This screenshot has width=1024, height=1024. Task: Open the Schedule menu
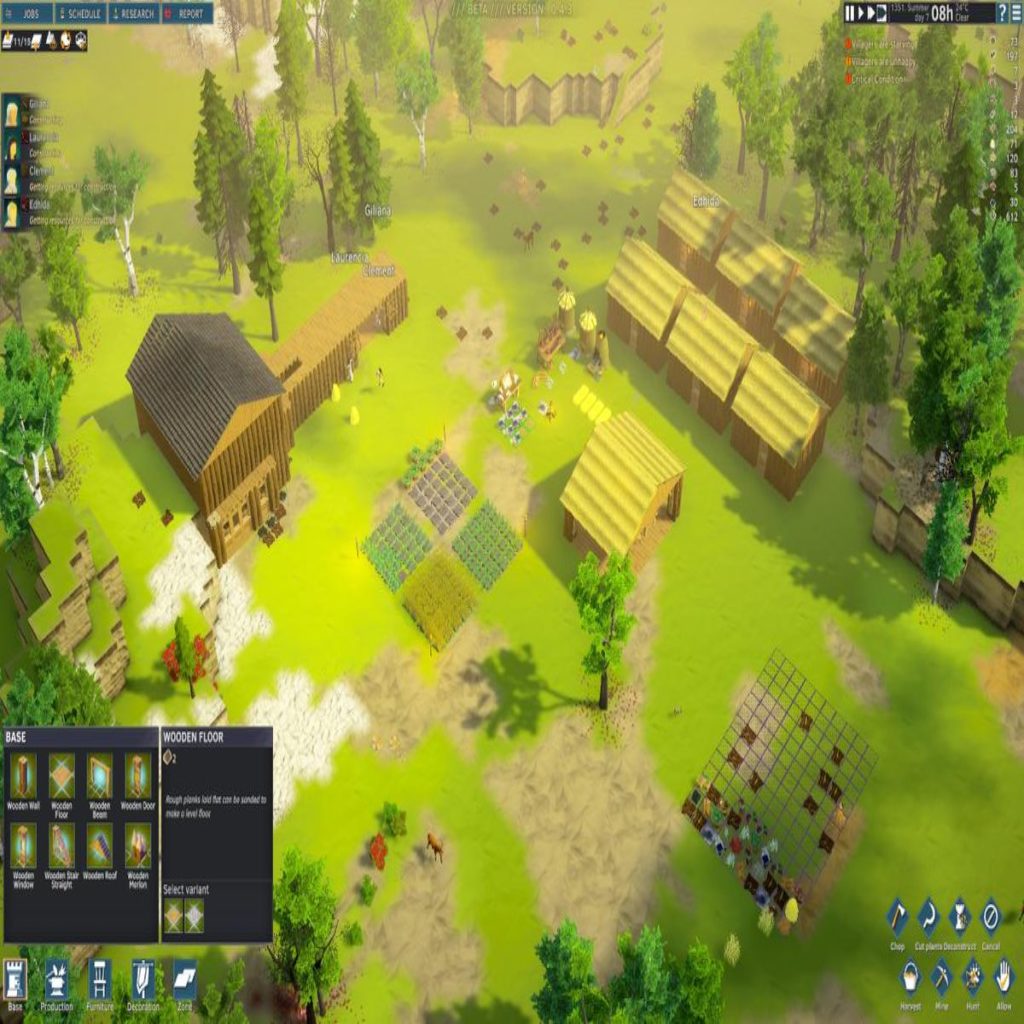(x=82, y=14)
